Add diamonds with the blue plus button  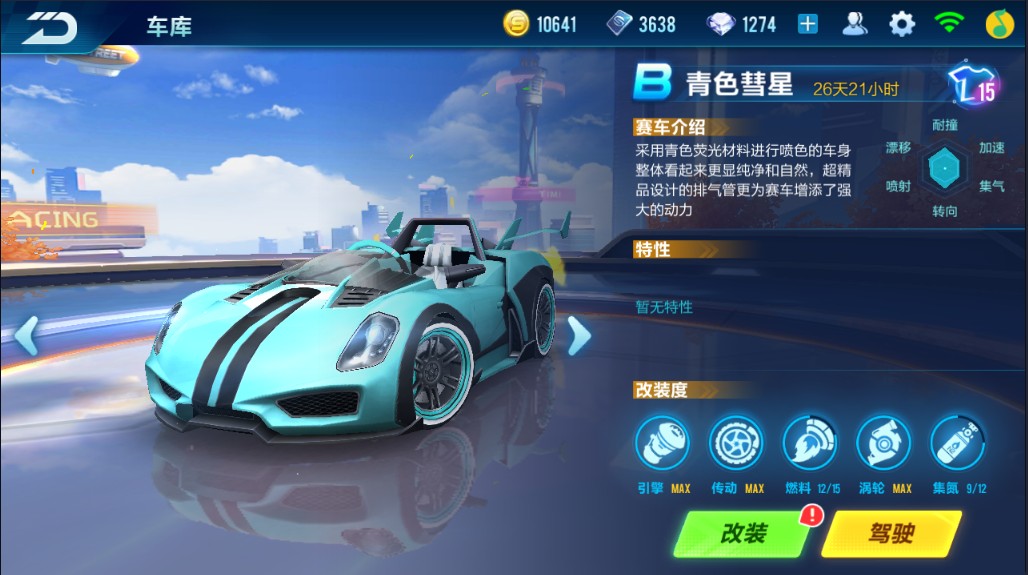pyautogui.click(x=808, y=25)
